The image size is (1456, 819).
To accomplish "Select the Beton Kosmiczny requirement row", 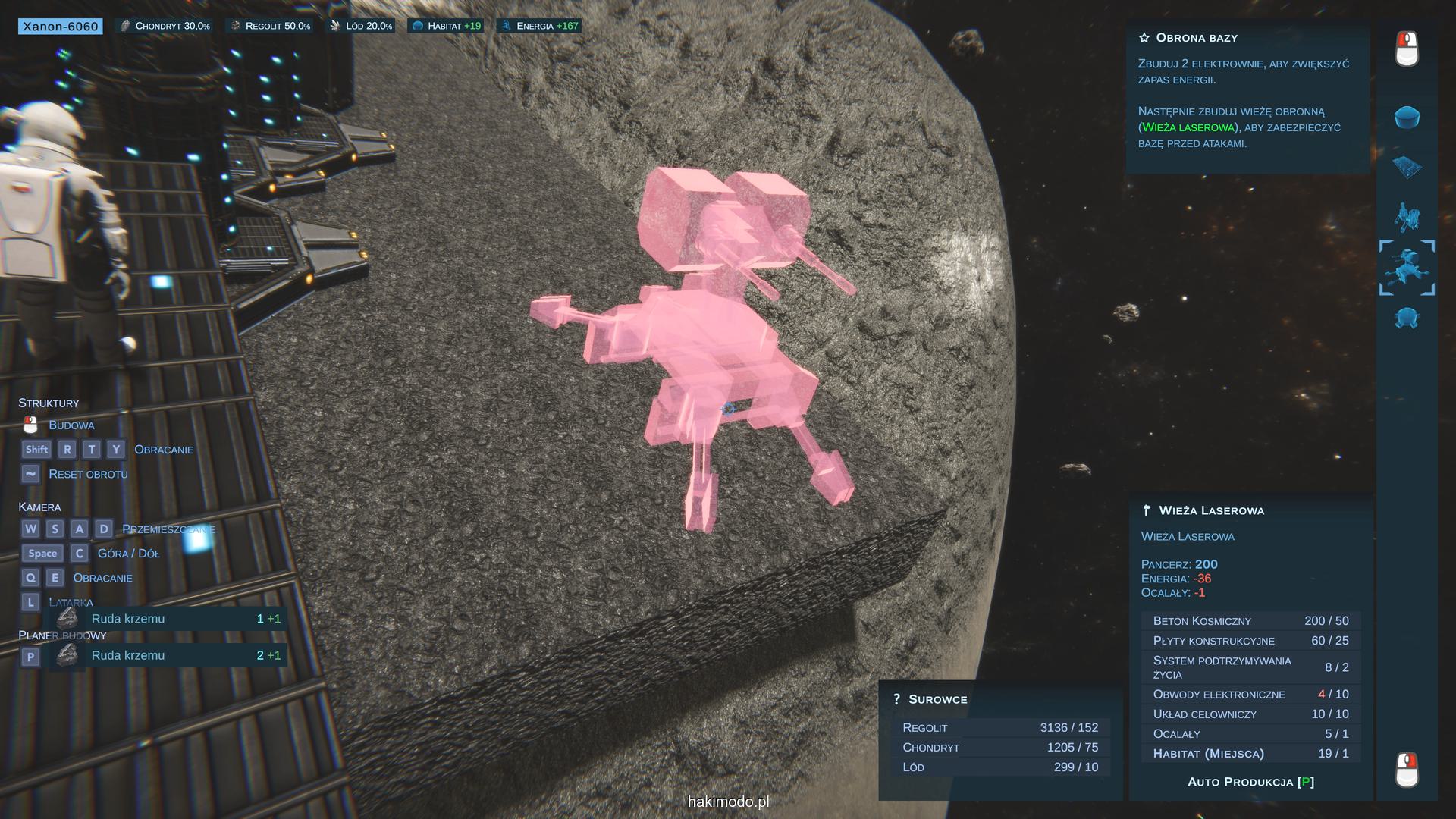I will tap(1250, 620).
